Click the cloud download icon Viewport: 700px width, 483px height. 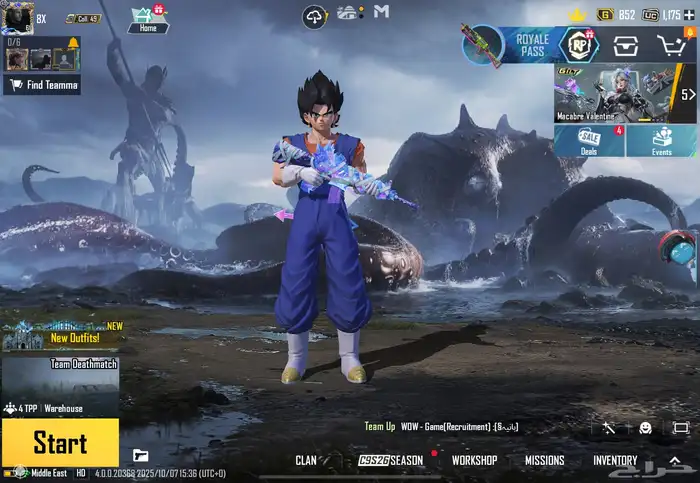coord(315,15)
